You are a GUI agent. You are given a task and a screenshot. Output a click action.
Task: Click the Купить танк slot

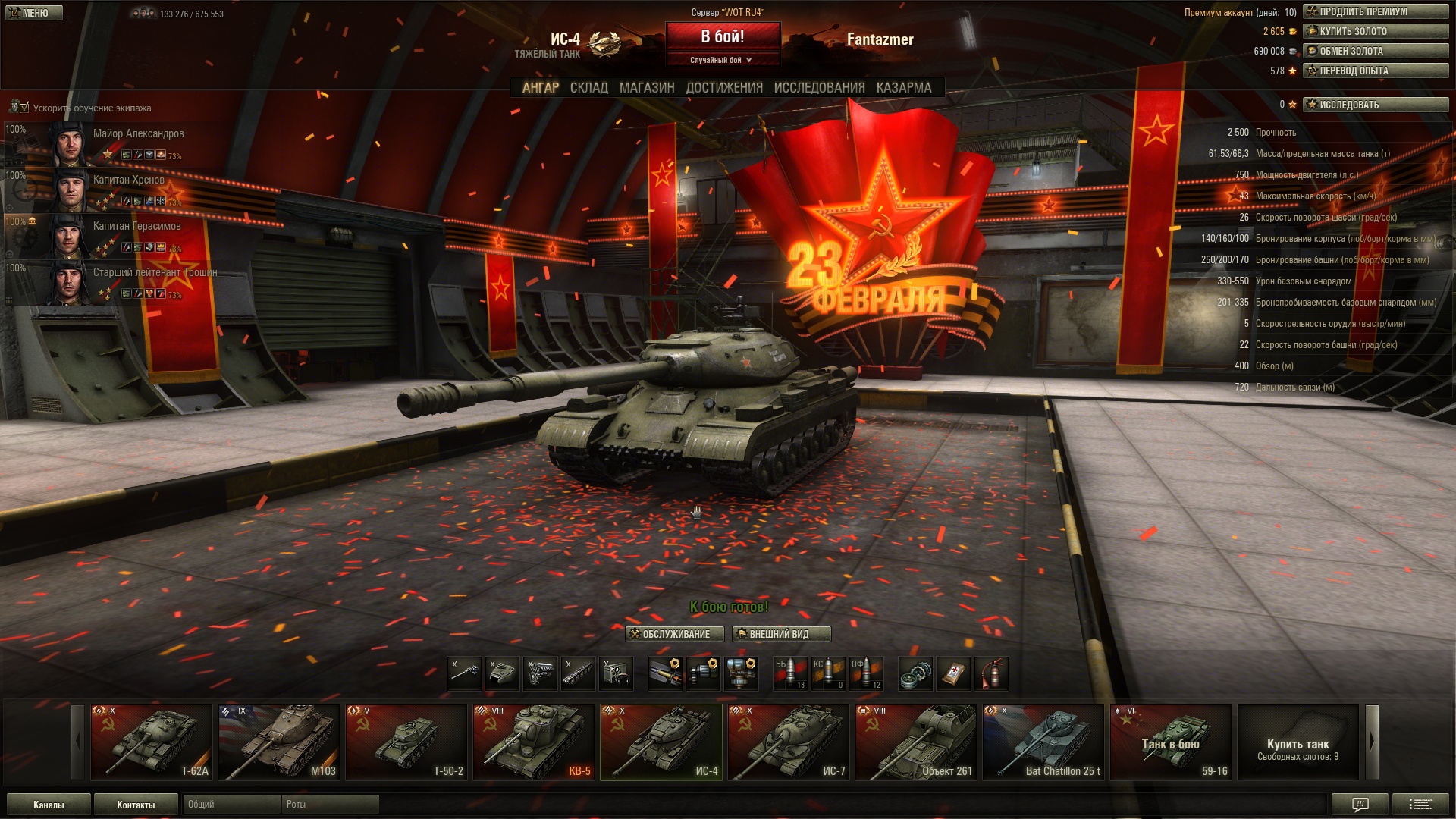1298,742
